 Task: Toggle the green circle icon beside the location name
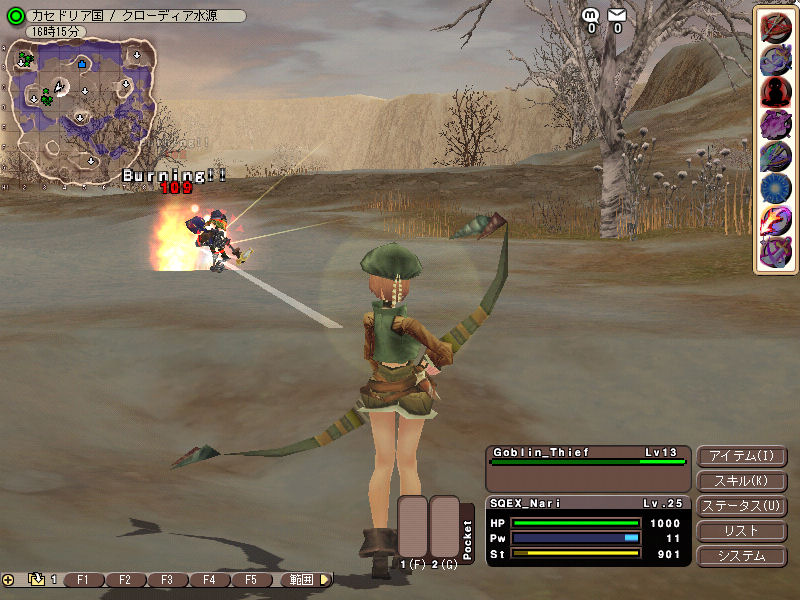coord(15,16)
